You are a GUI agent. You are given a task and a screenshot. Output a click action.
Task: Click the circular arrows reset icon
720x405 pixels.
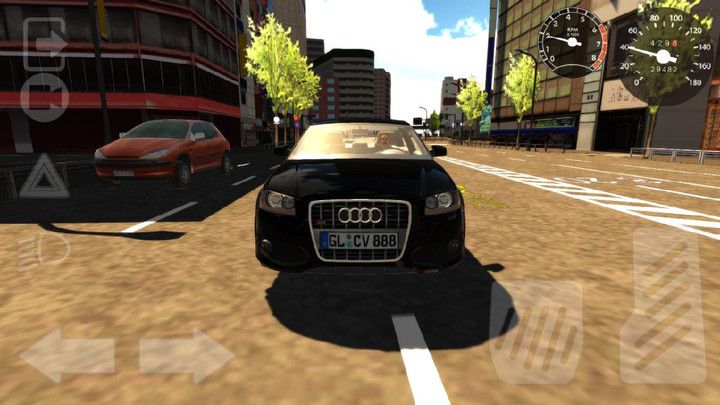coord(44,100)
